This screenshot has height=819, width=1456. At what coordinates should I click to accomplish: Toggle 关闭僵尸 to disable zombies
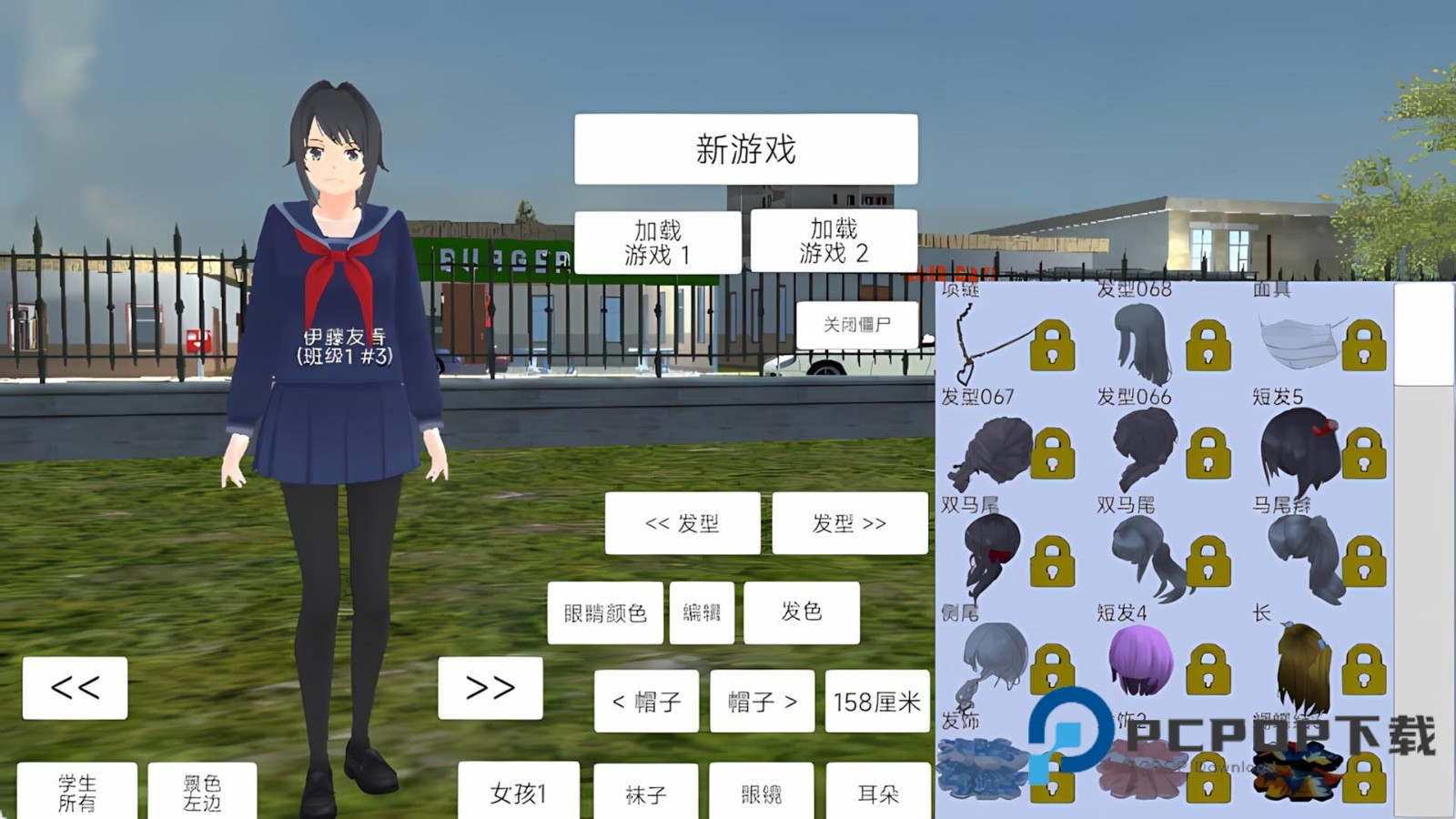click(x=856, y=324)
